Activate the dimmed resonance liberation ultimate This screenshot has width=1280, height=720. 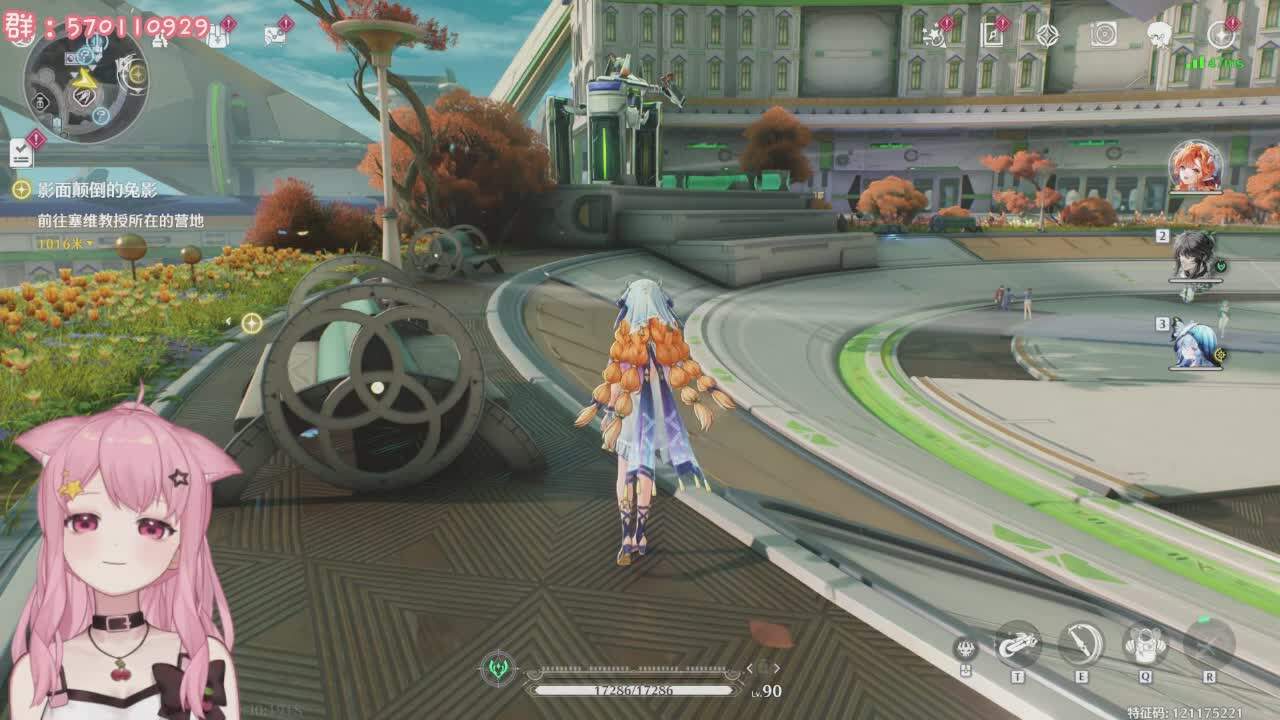pyautogui.click(x=1208, y=643)
